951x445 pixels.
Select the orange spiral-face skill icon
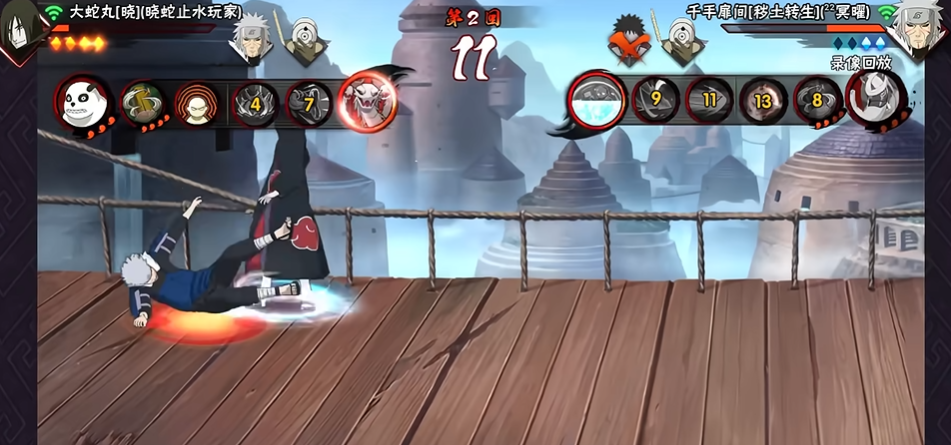[x=195, y=102]
